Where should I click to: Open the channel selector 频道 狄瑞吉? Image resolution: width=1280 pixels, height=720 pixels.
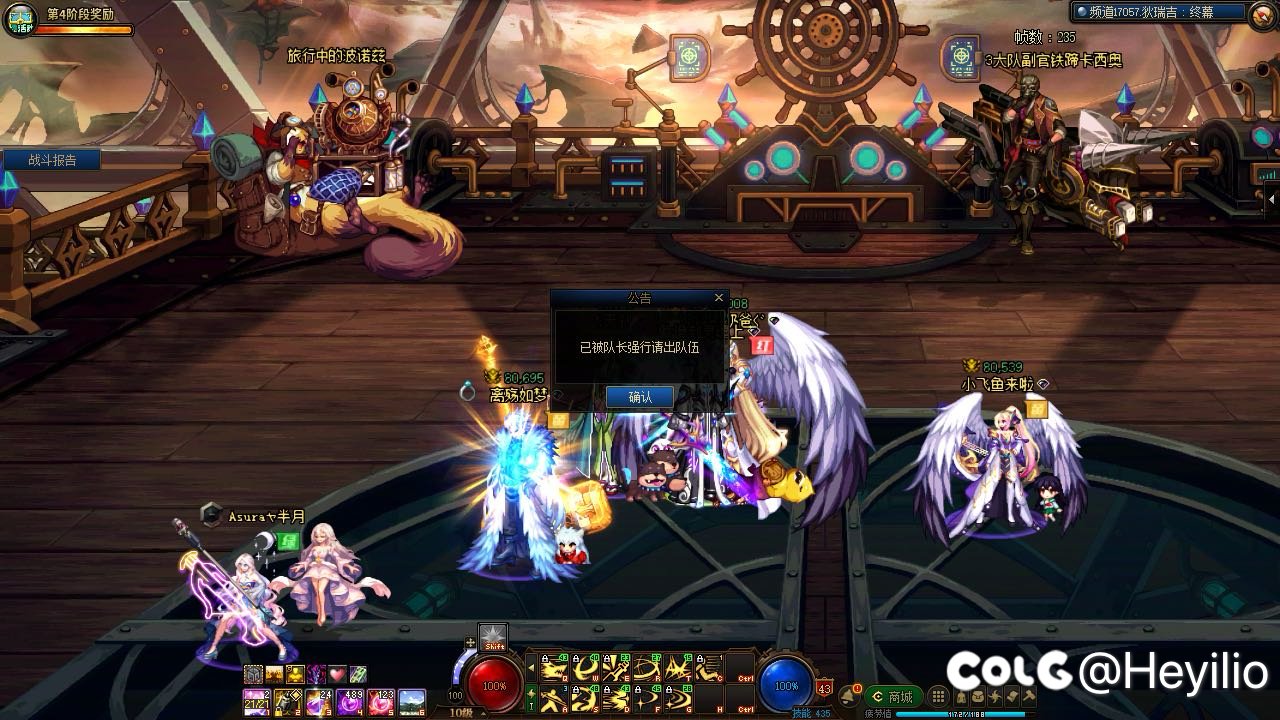pyautogui.click(x=1158, y=12)
